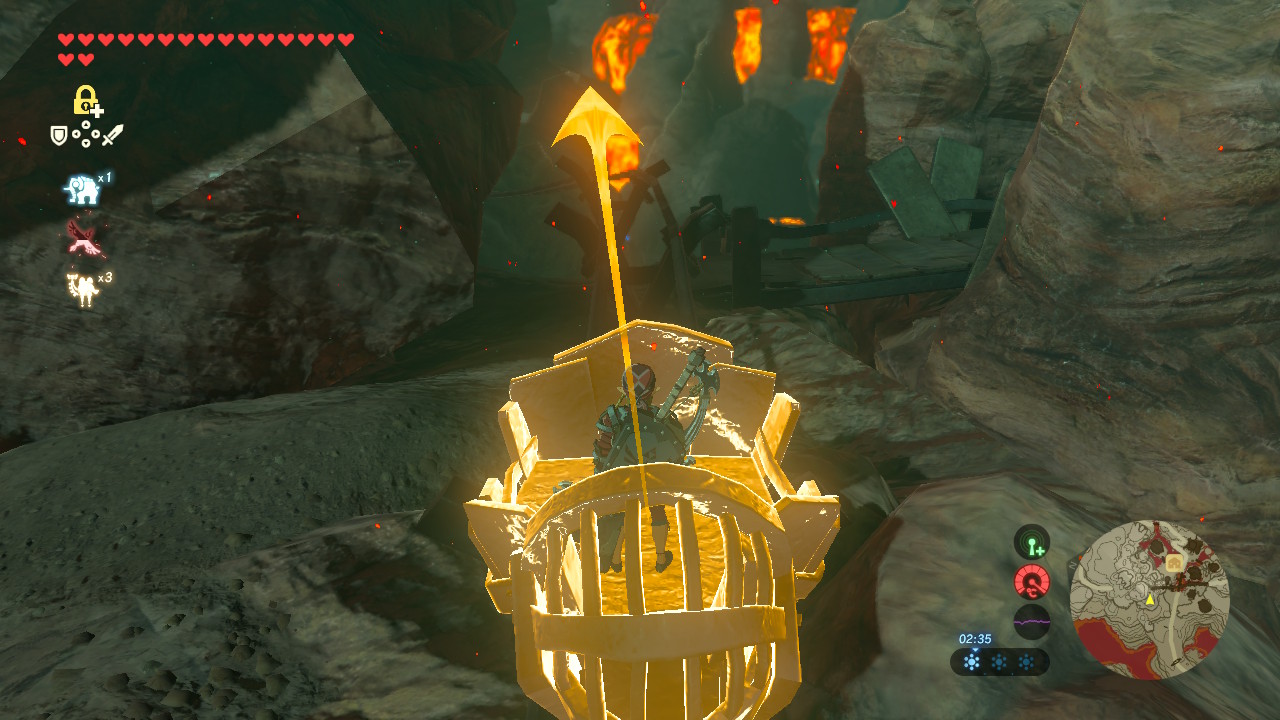Activate the red bird Revali's Gale ability
1280x720 pixels.
(82, 238)
